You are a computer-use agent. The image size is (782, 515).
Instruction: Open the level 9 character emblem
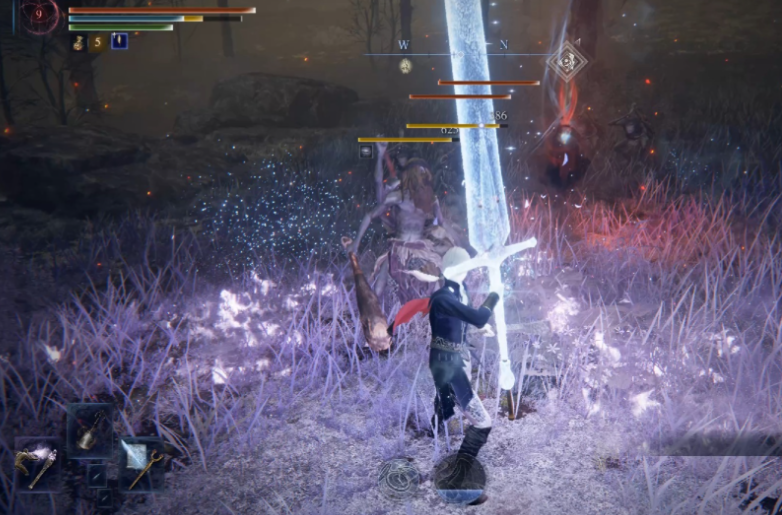click(40, 15)
